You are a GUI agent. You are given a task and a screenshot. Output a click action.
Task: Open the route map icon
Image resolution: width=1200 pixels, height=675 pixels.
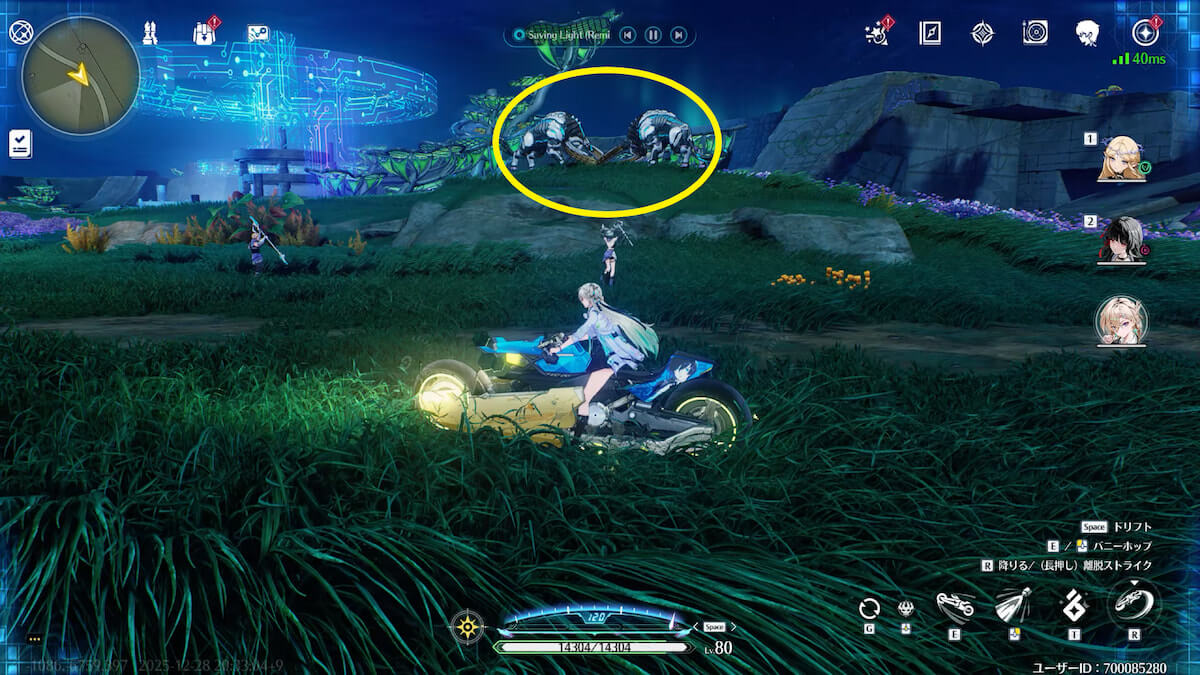click(258, 33)
